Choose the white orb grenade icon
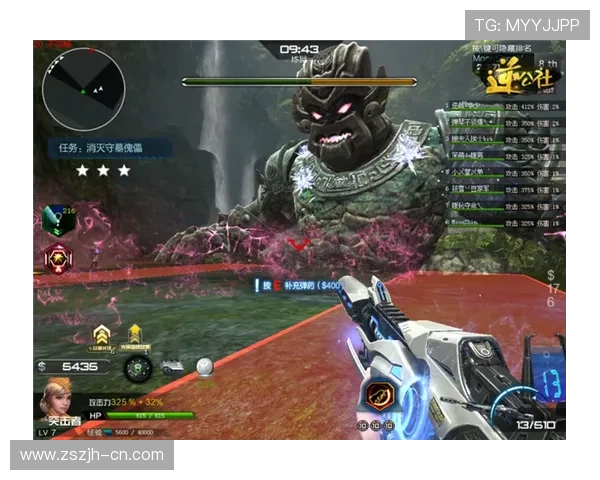The width and height of the screenshot is (600, 480). 204,367
